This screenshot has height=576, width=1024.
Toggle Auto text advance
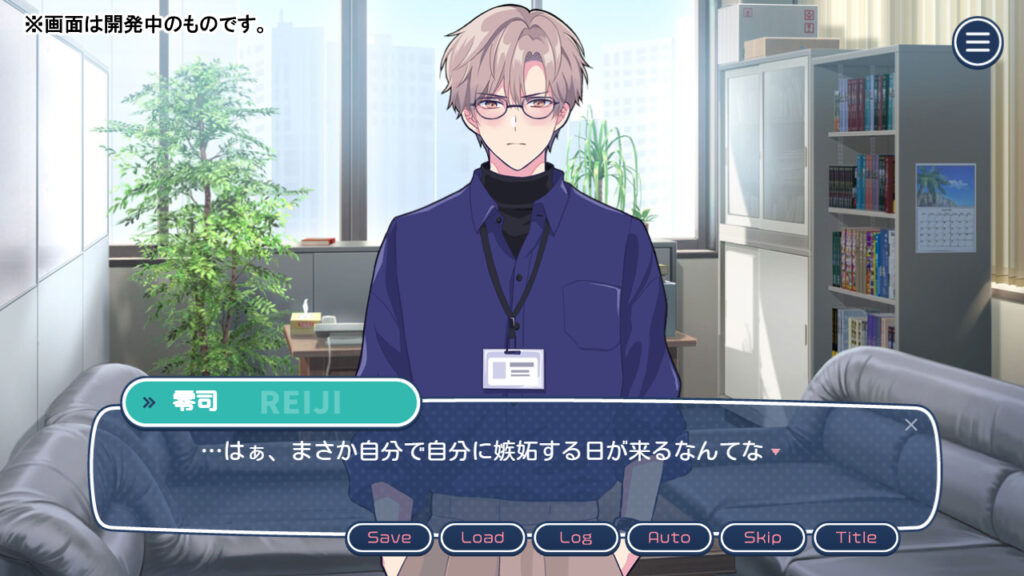669,538
